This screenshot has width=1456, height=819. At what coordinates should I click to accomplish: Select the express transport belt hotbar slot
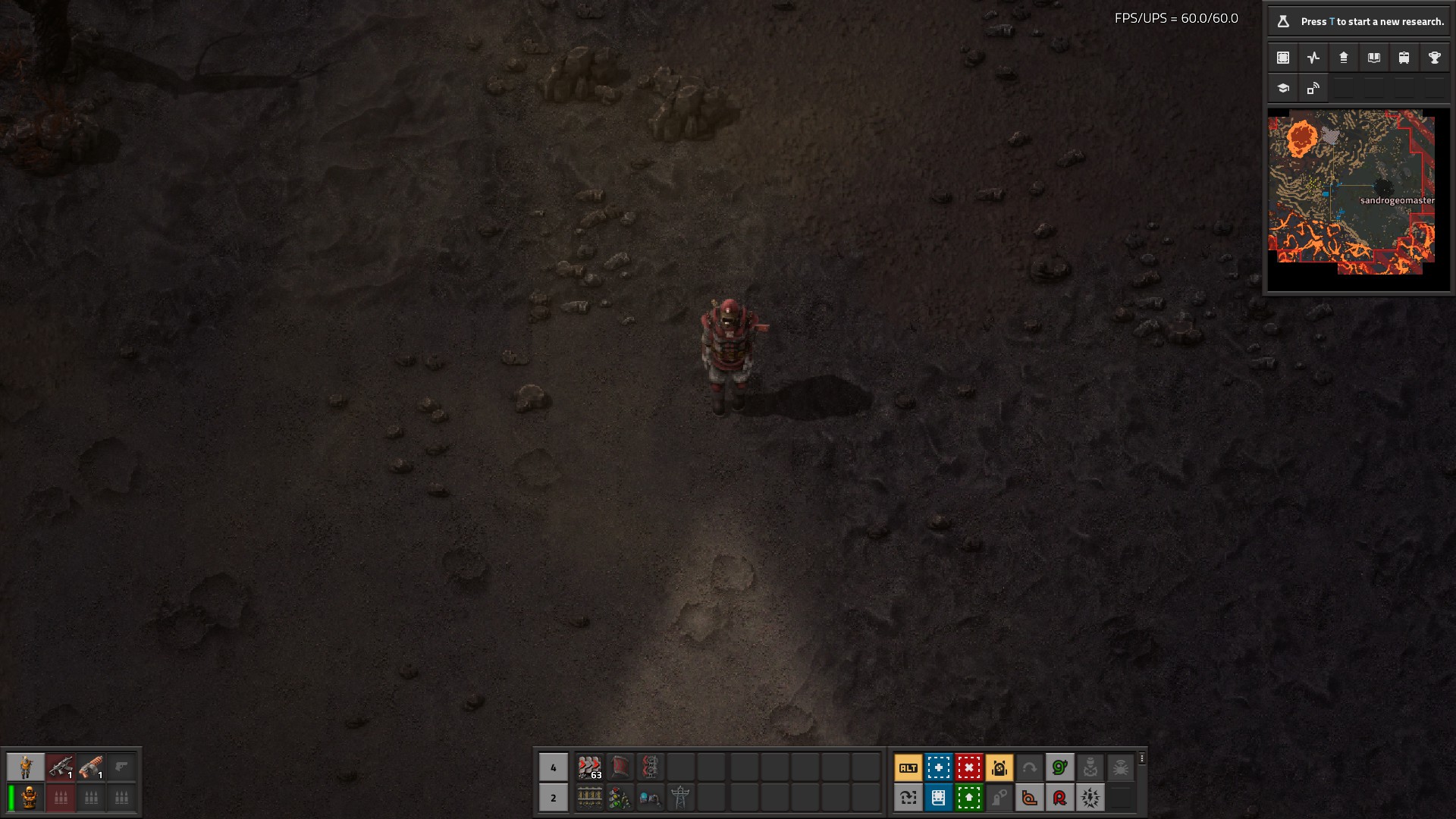589,767
